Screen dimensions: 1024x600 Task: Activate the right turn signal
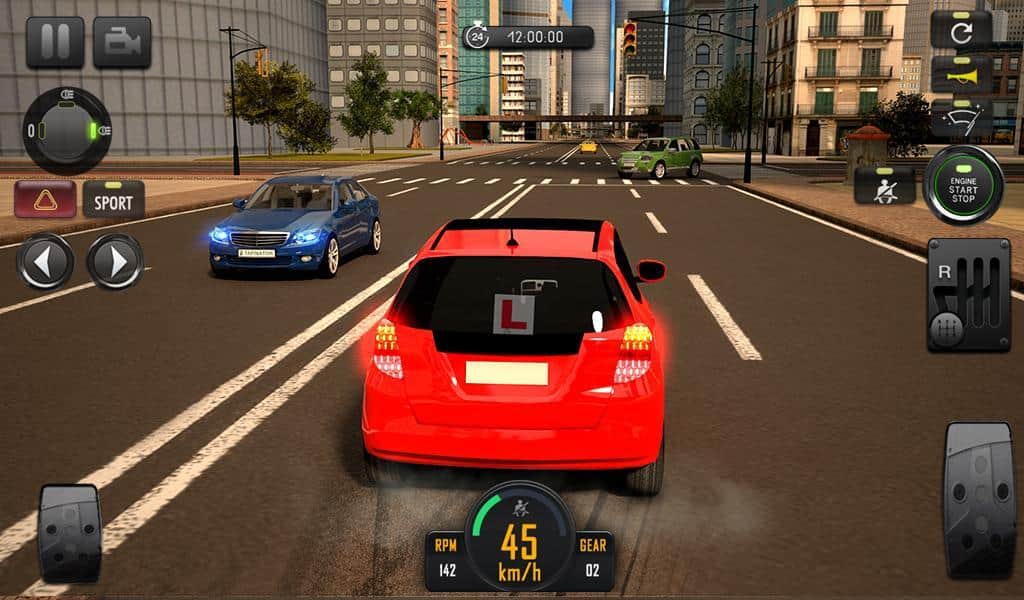pos(115,262)
